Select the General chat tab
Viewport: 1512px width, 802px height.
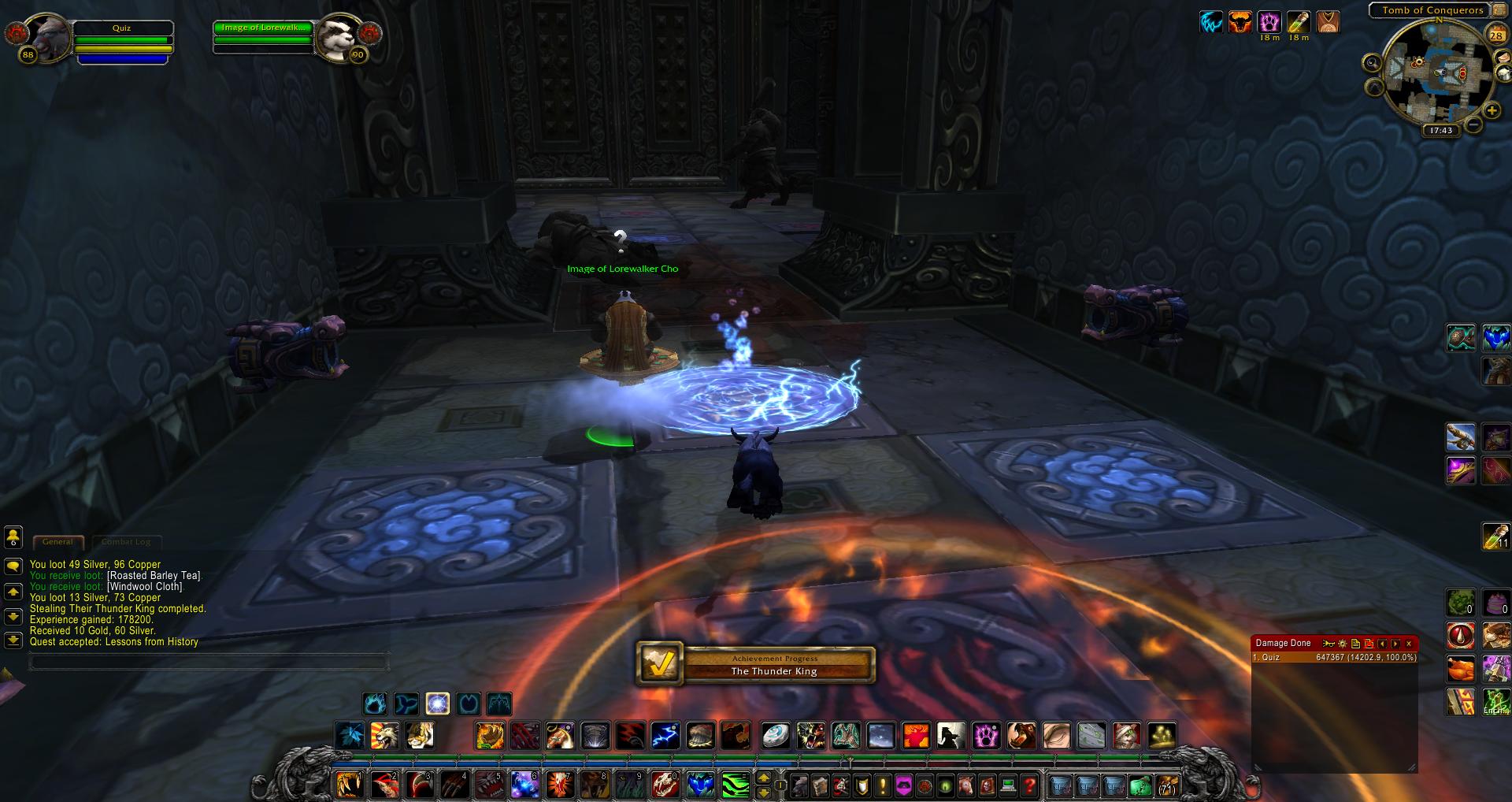click(57, 542)
